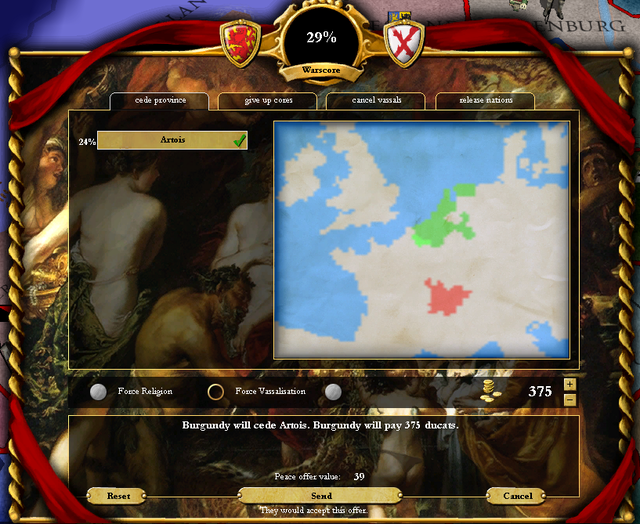The image size is (640, 524).
Task: Open the give up cores tab
Action: pyautogui.click(x=267, y=101)
